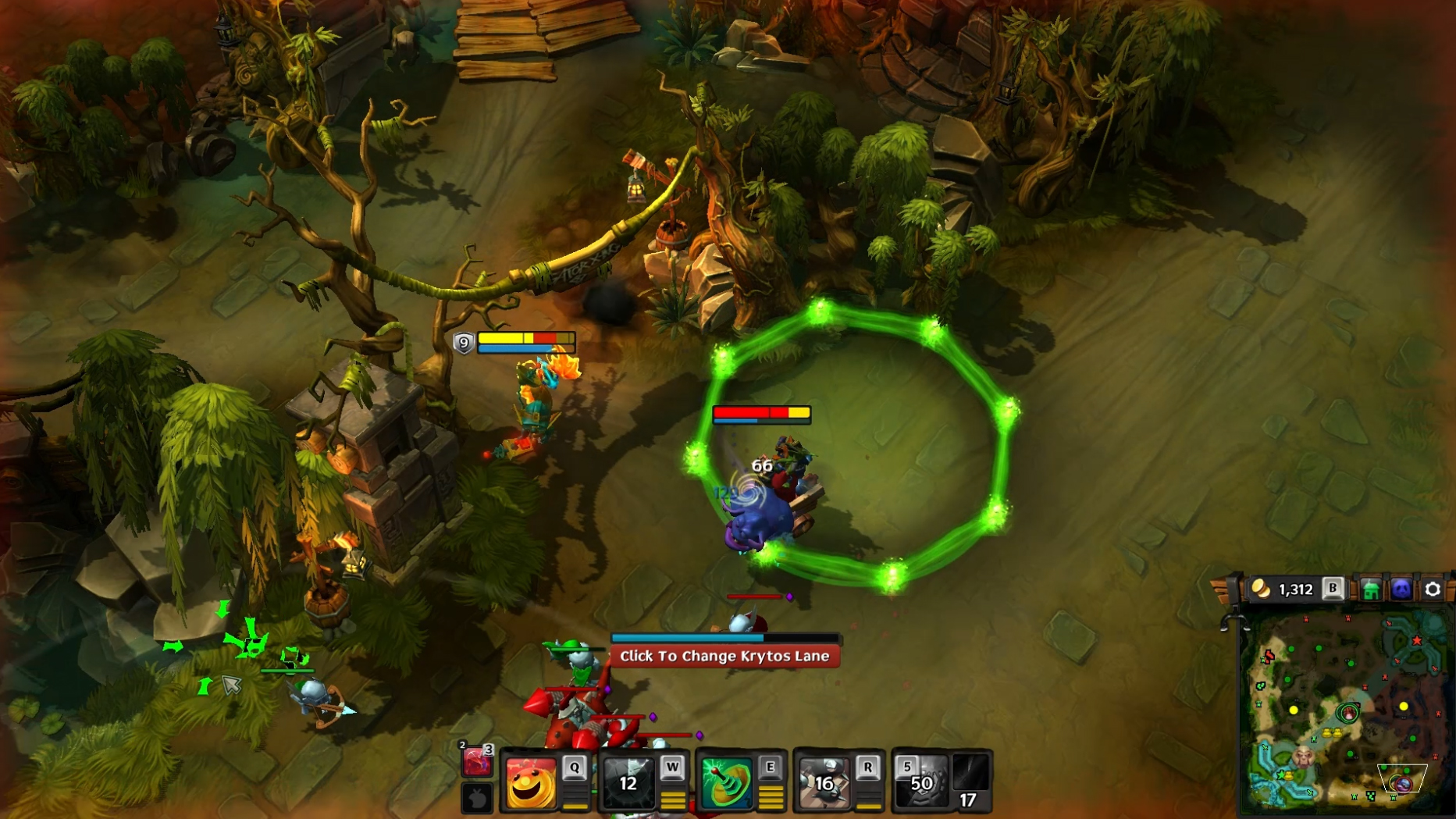Select the W ability on 12 cooldown
The height and width of the screenshot is (819, 1456).
click(x=628, y=782)
